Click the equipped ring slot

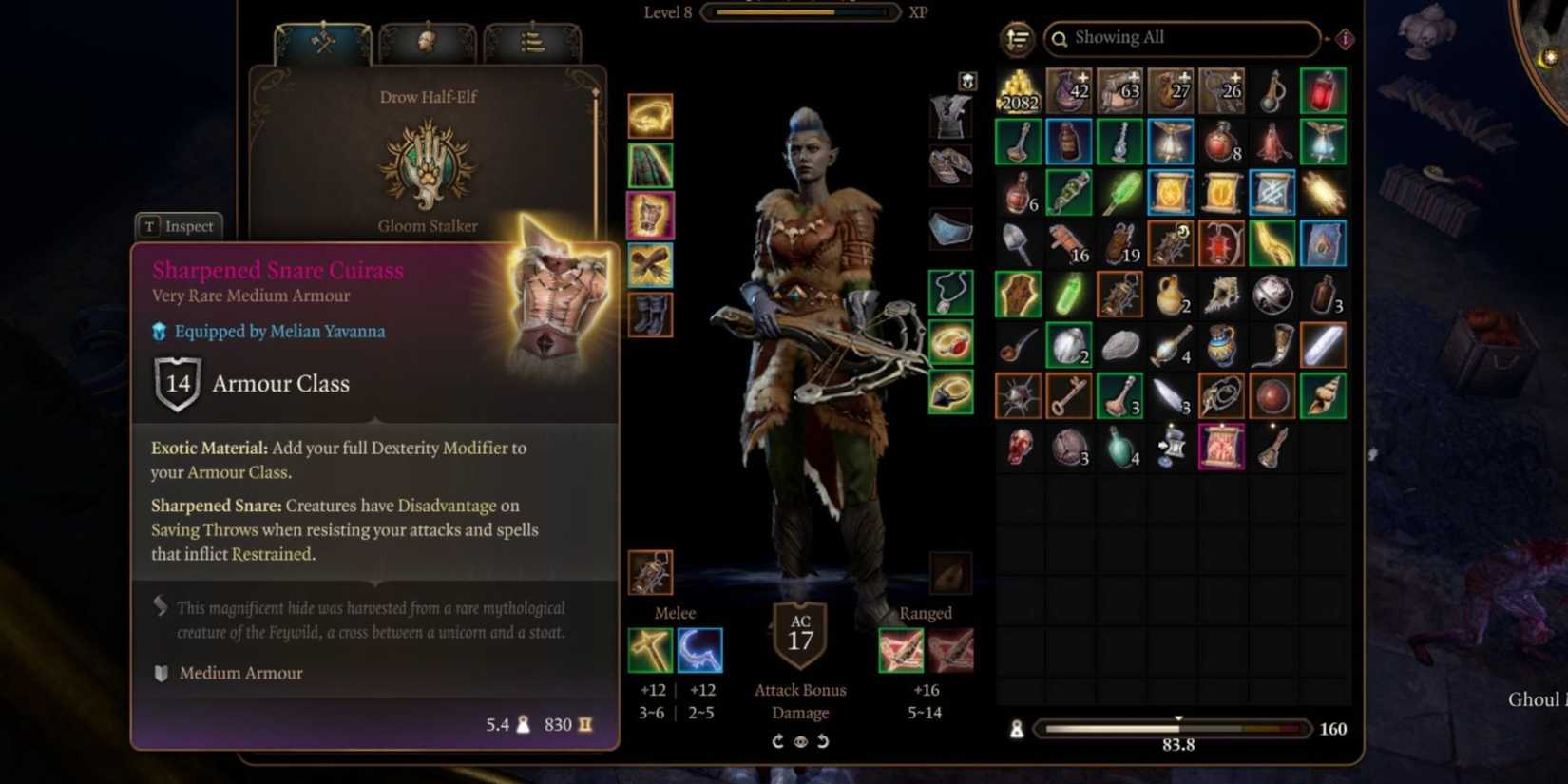click(x=951, y=344)
